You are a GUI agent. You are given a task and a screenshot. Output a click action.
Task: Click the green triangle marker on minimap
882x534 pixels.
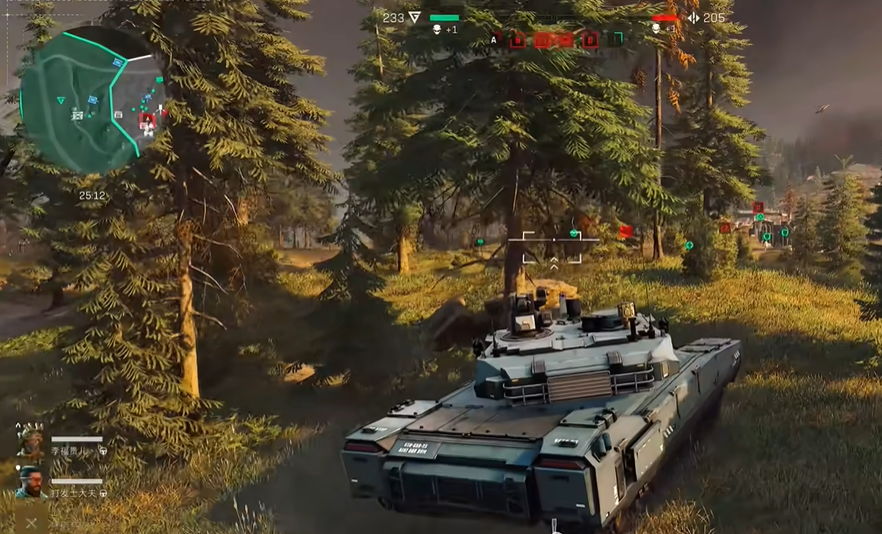[x=61, y=100]
